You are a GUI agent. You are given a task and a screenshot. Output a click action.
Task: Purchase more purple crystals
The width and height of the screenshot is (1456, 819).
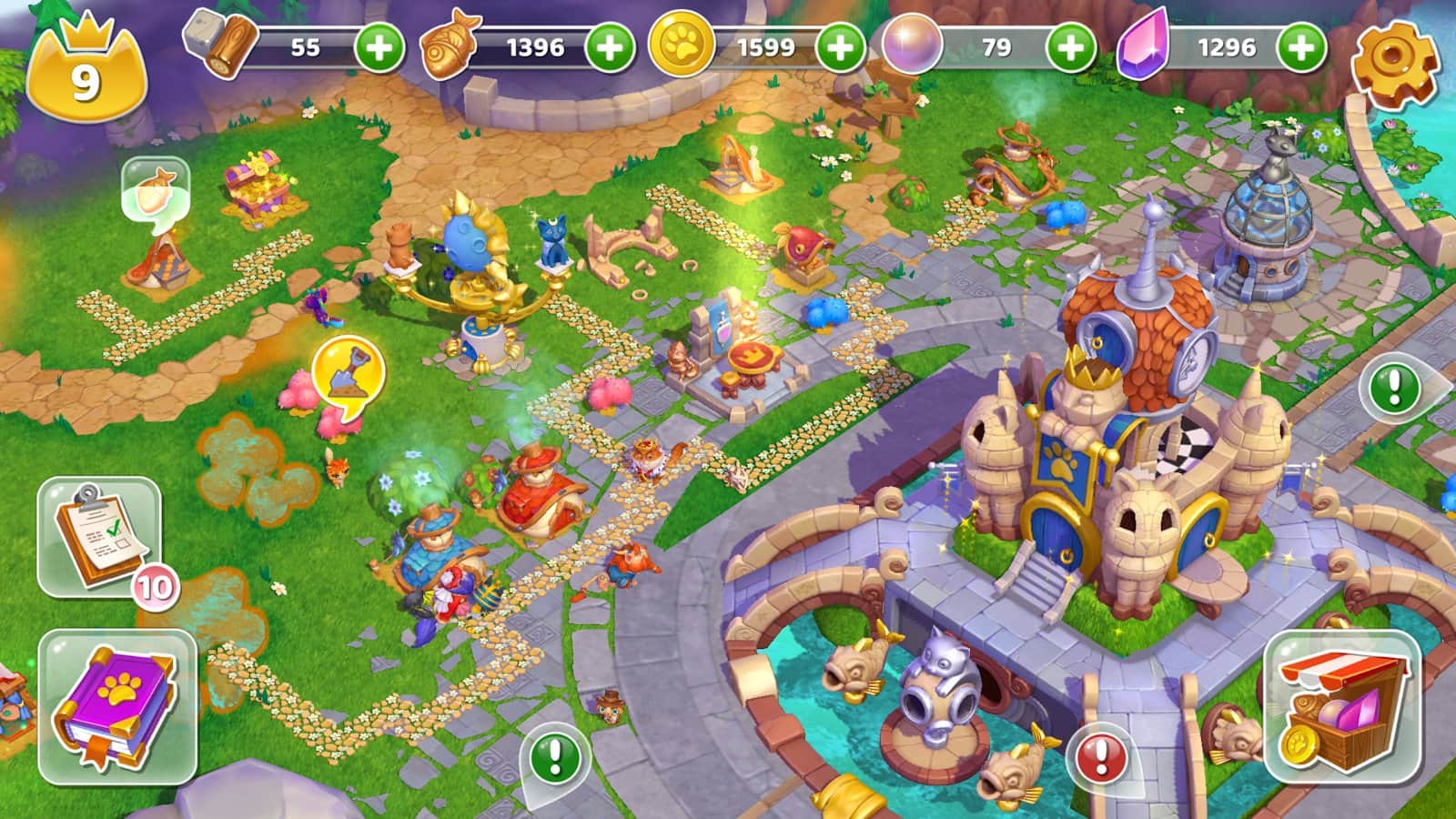1301,47
